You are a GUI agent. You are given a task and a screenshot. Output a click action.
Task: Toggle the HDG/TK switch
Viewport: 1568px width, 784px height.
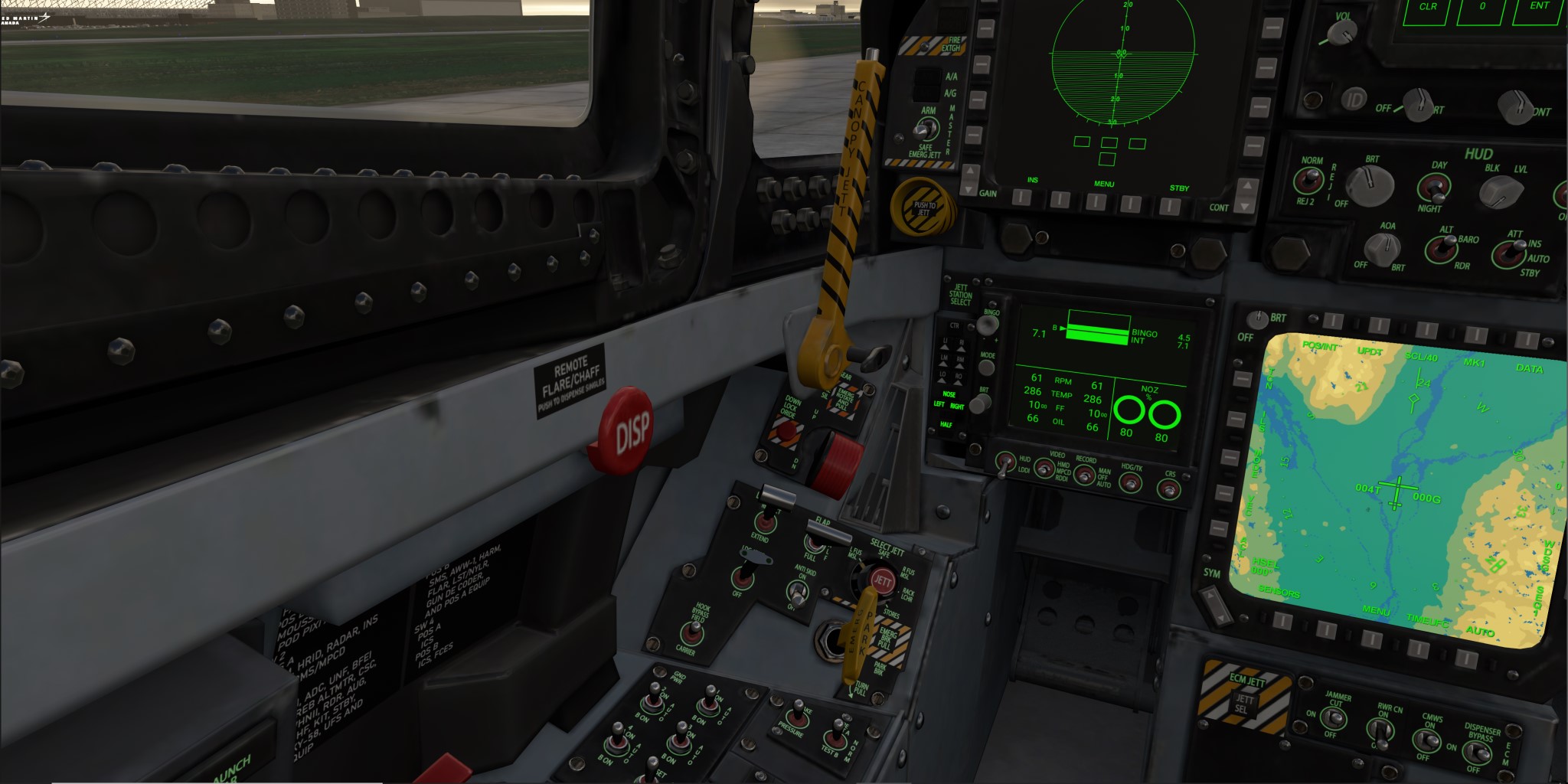1130,482
